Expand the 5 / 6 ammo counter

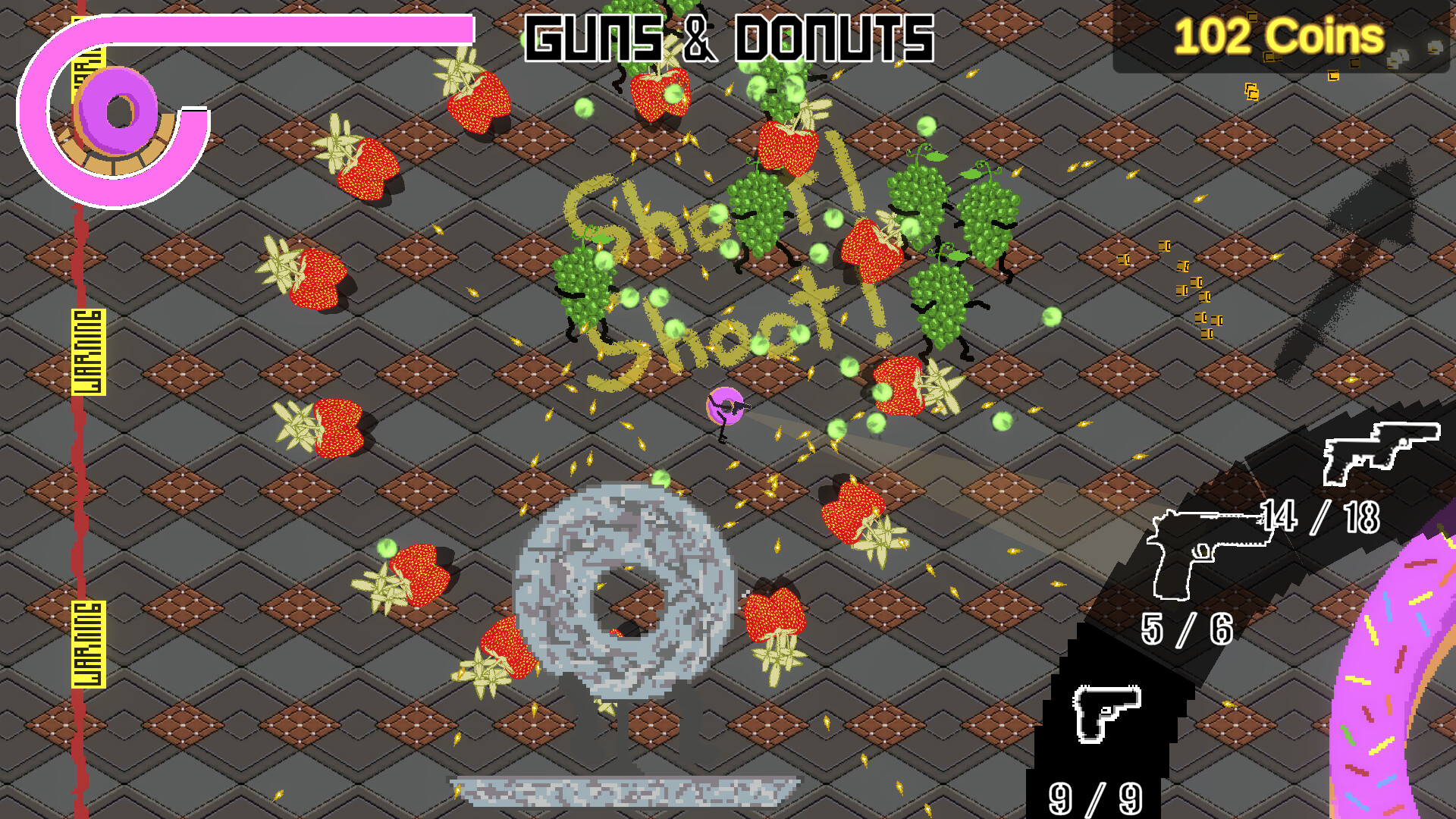(1188, 629)
